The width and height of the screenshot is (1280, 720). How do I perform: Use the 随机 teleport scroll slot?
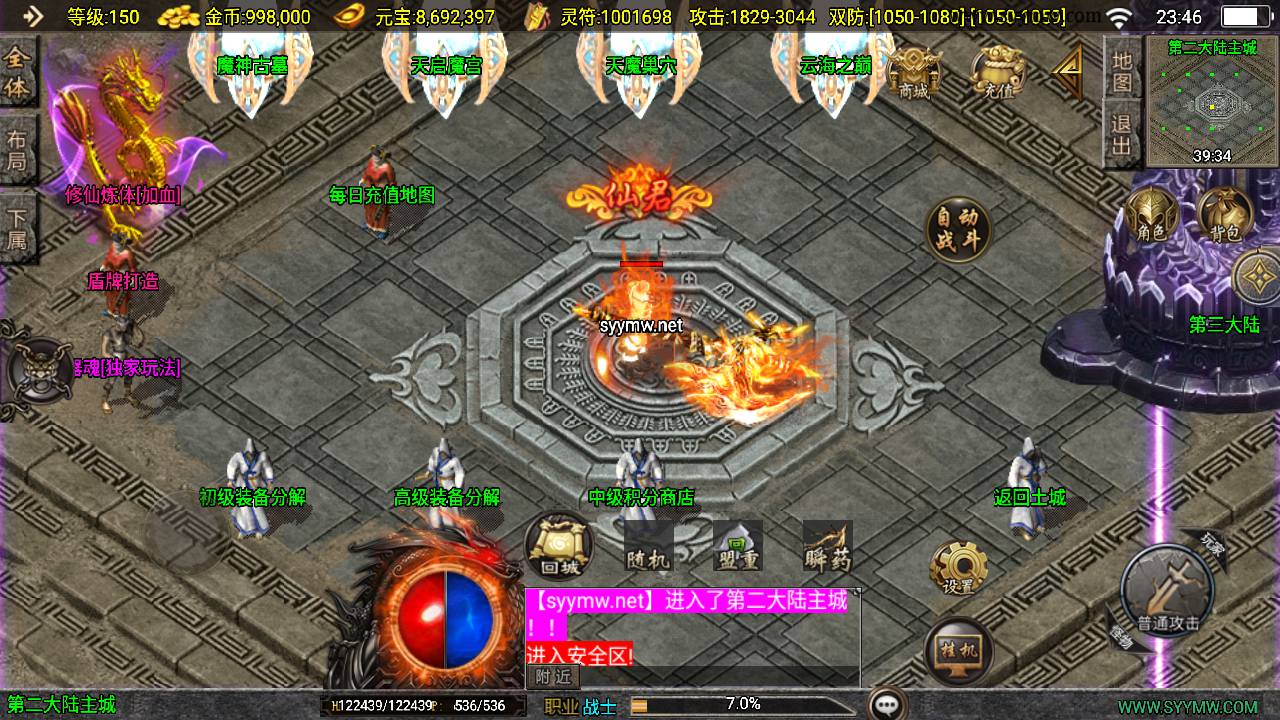pyautogui.click(x=647, y=547)
